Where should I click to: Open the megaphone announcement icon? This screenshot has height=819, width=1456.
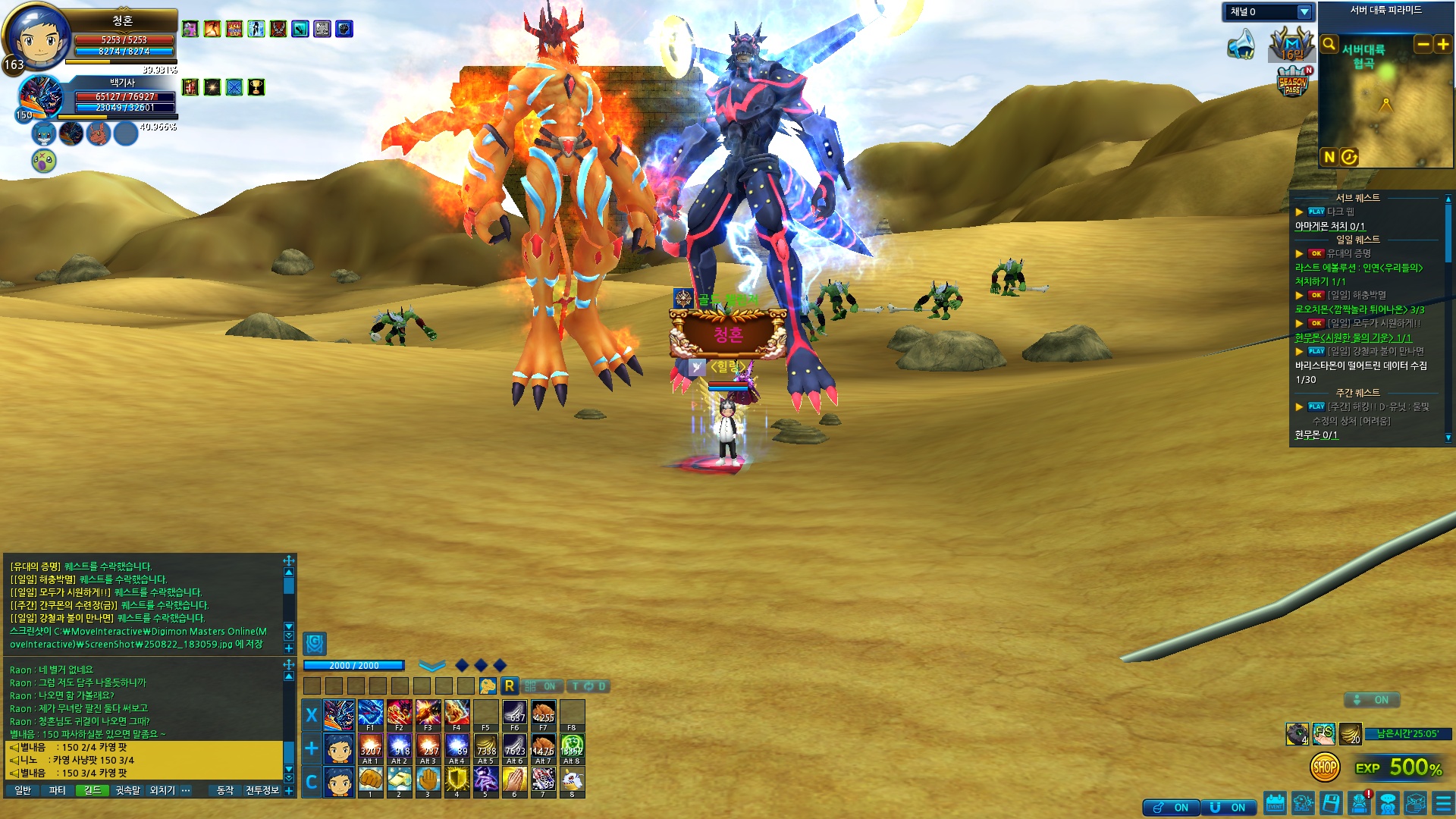tap(1241, 44)
